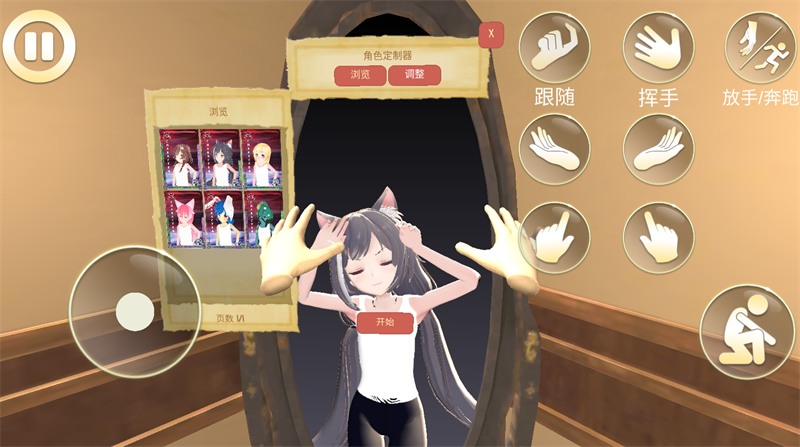800x447 pixels.
Task: Switch to the 调整 (Adjust) tab
Action: tap(414, 75)
